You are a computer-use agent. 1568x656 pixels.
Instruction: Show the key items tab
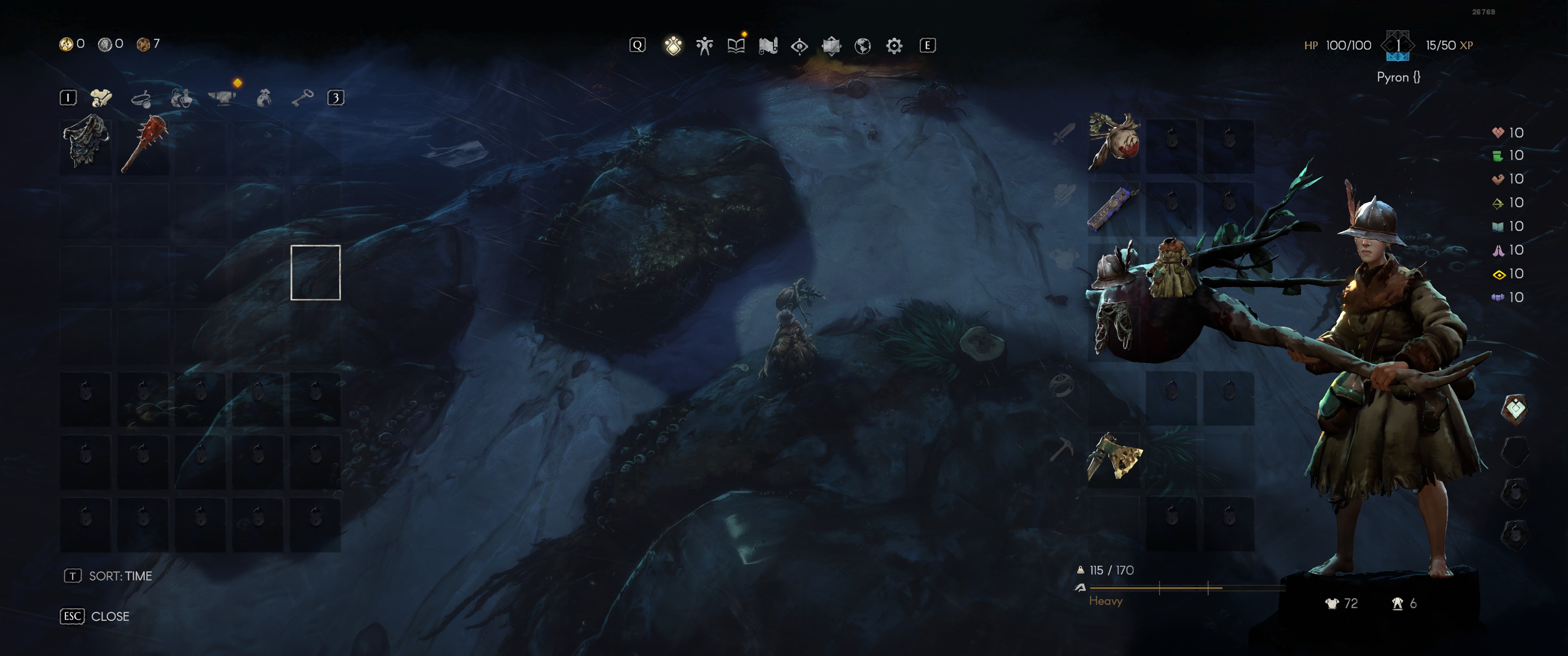point(302,97)
